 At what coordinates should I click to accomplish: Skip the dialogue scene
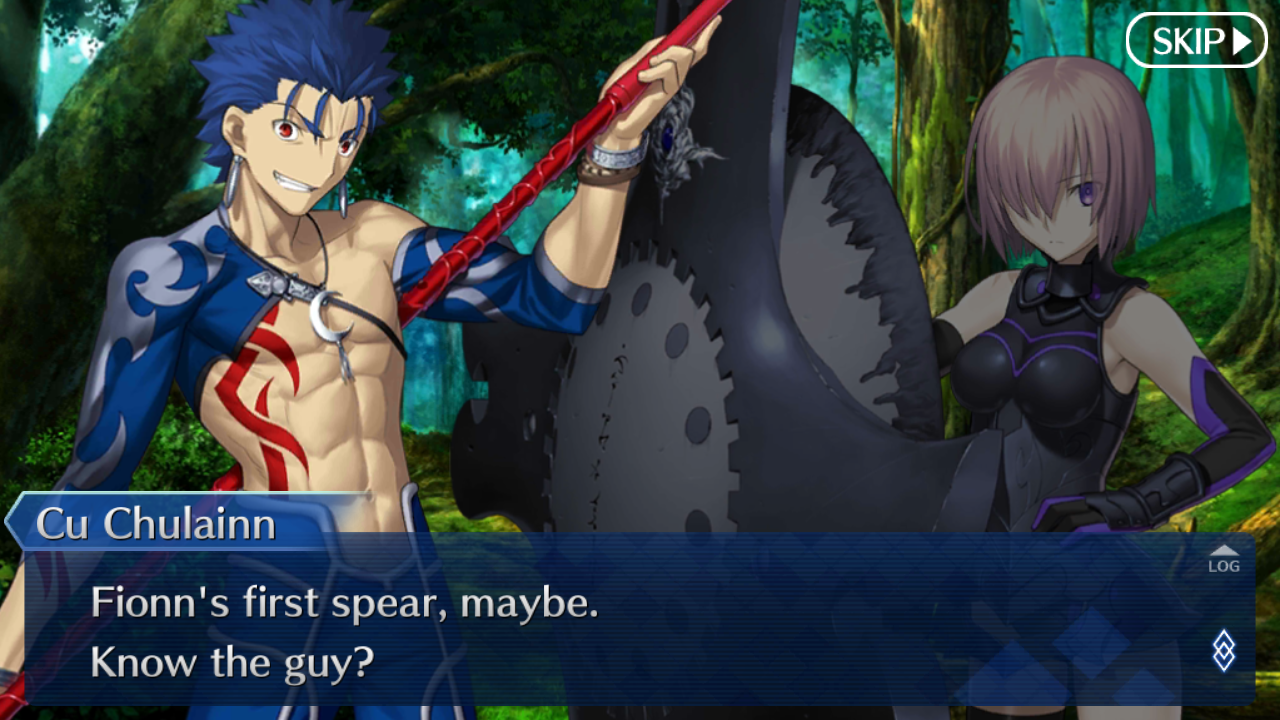coord(1196,41)
